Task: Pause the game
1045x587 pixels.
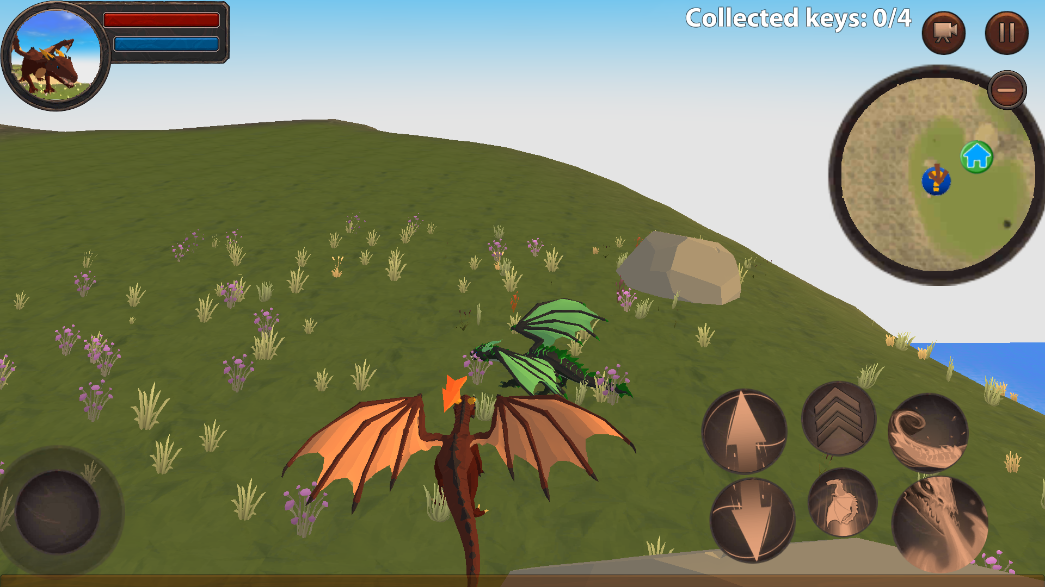Action: 1006,33
